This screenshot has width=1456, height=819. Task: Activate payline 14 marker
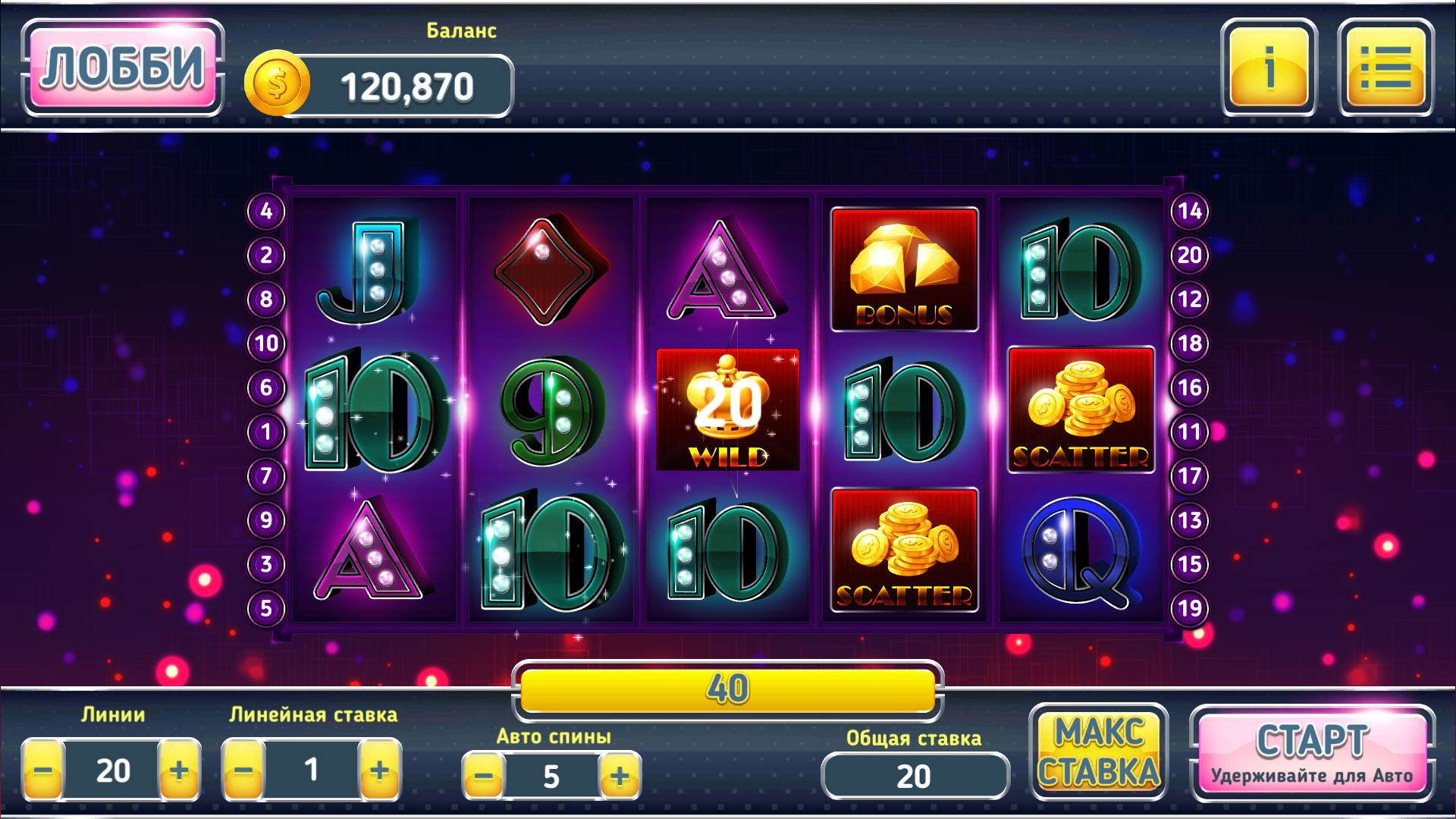tap(1188, 212)
